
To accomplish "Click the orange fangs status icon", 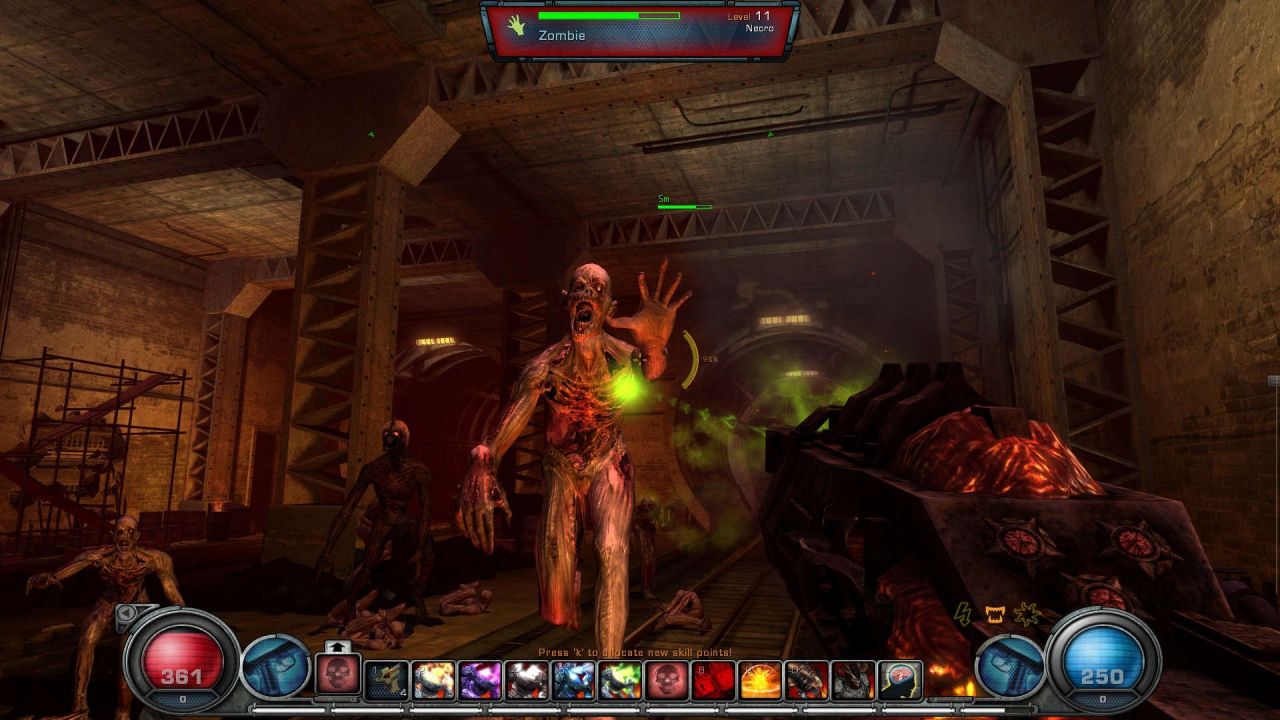I will (x=994, y=615).
